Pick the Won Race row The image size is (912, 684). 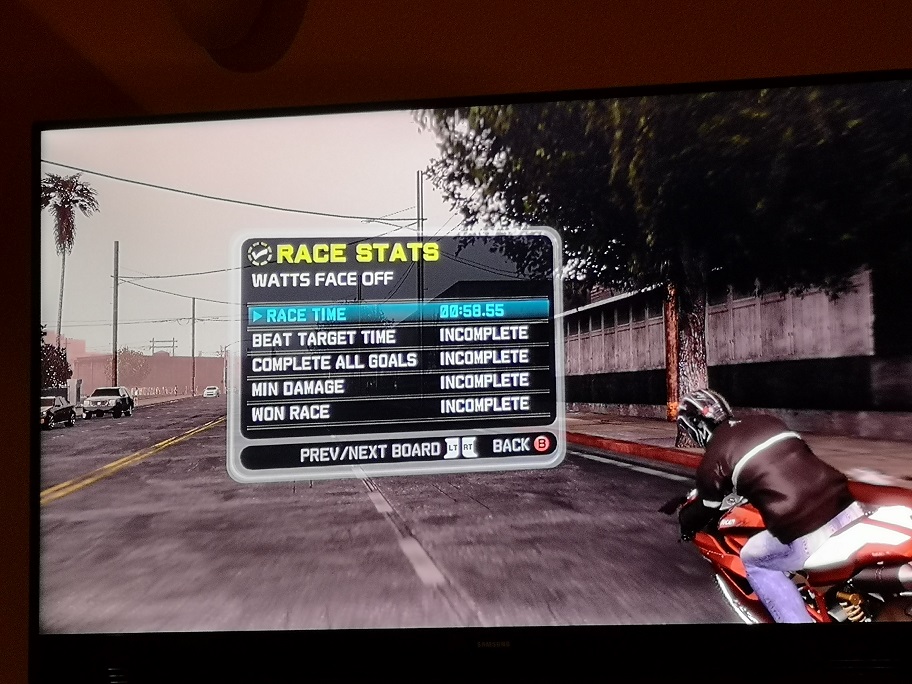398,408
